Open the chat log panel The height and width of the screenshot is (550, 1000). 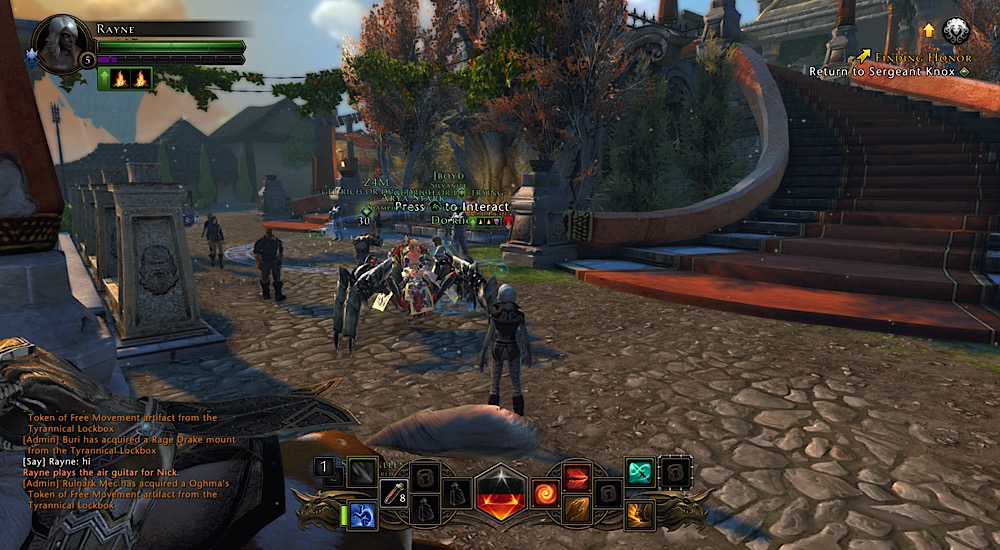click(120, 460)
